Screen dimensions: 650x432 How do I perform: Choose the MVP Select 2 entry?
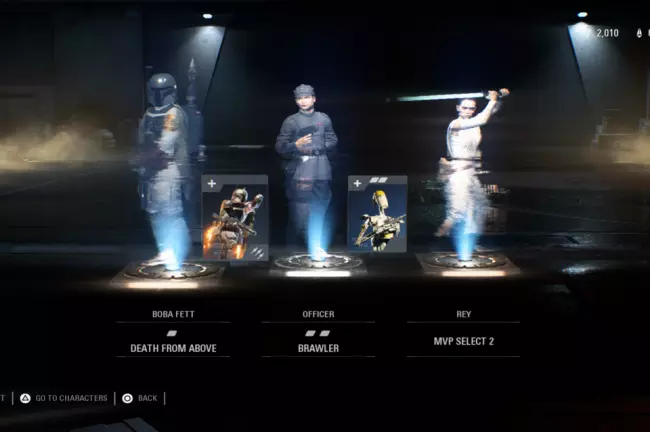click(x=463, y=341)
